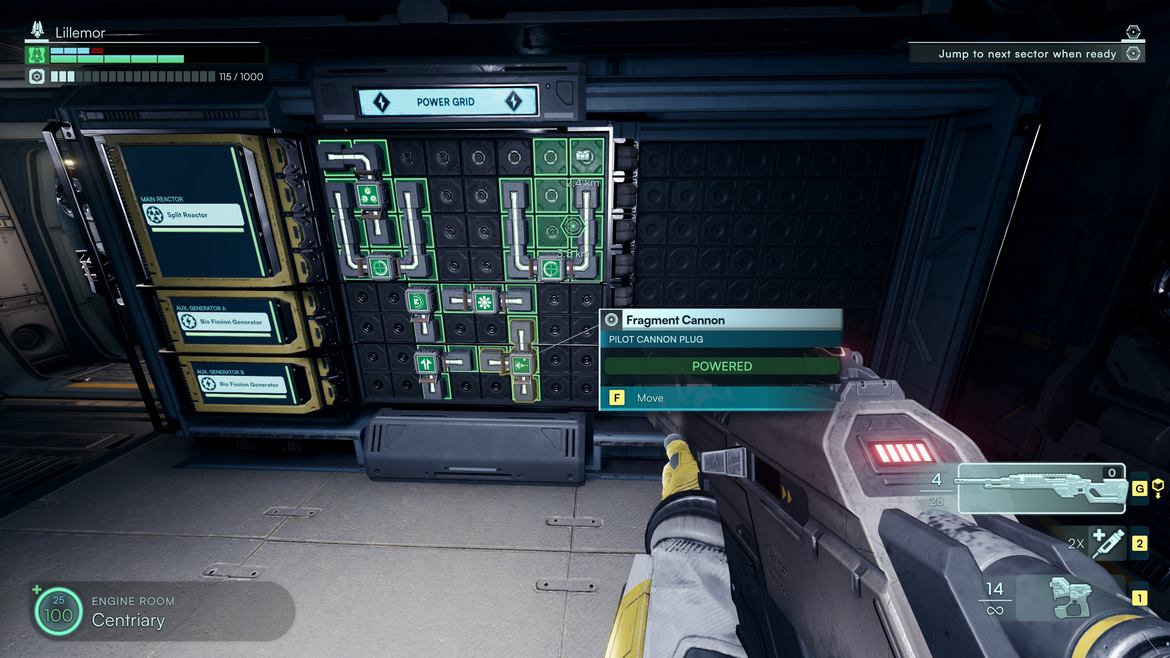Viewport: 1170px width, 658px height.
Task: Select the highlighted Fragment Cannon plug
Action: [x=521, y=365]
